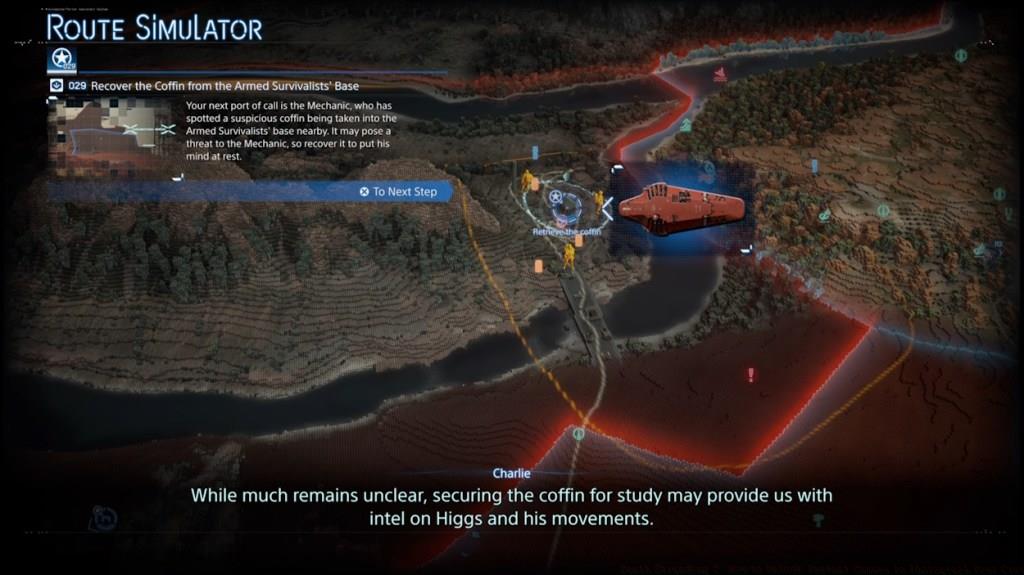Click the order 029 star tab icon

(63, 59)
